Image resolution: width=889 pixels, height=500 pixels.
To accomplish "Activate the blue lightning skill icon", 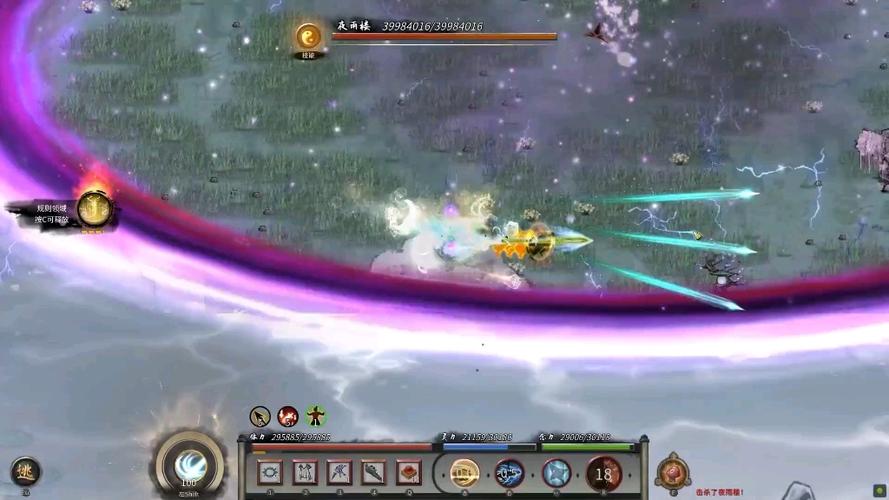I will [510, 473].
